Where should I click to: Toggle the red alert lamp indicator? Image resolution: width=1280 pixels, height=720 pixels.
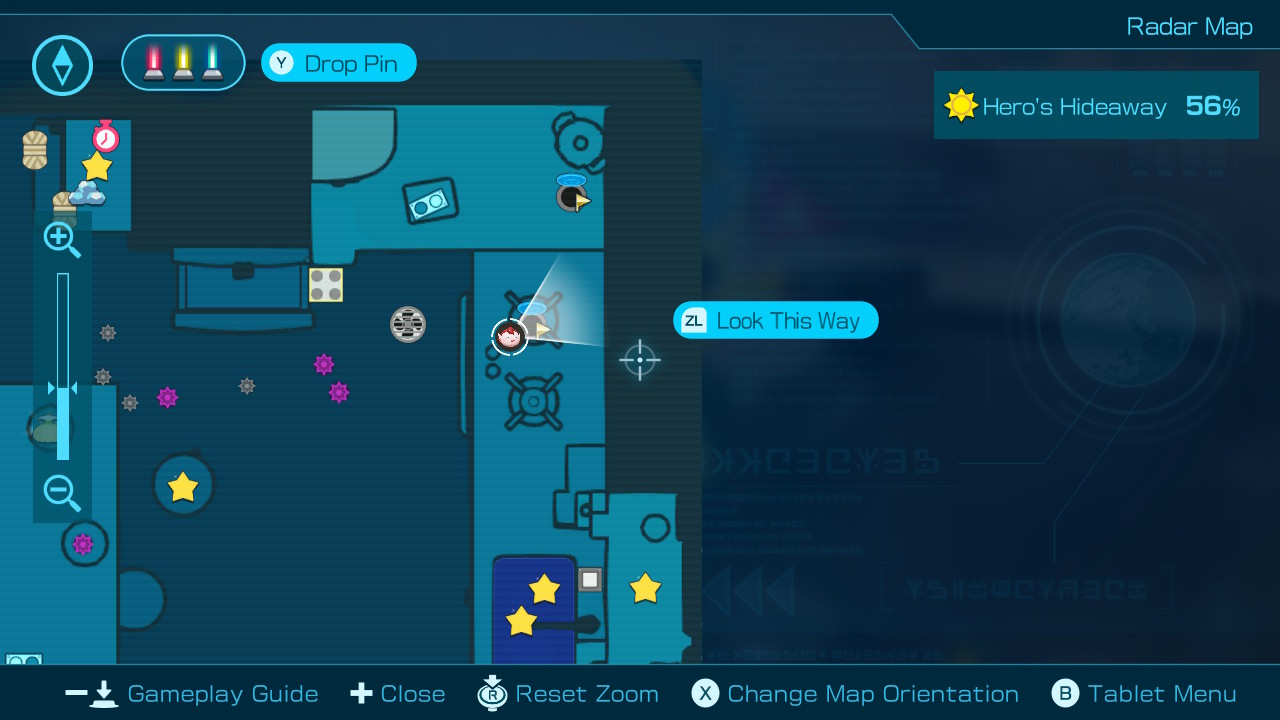coord(156,62)
